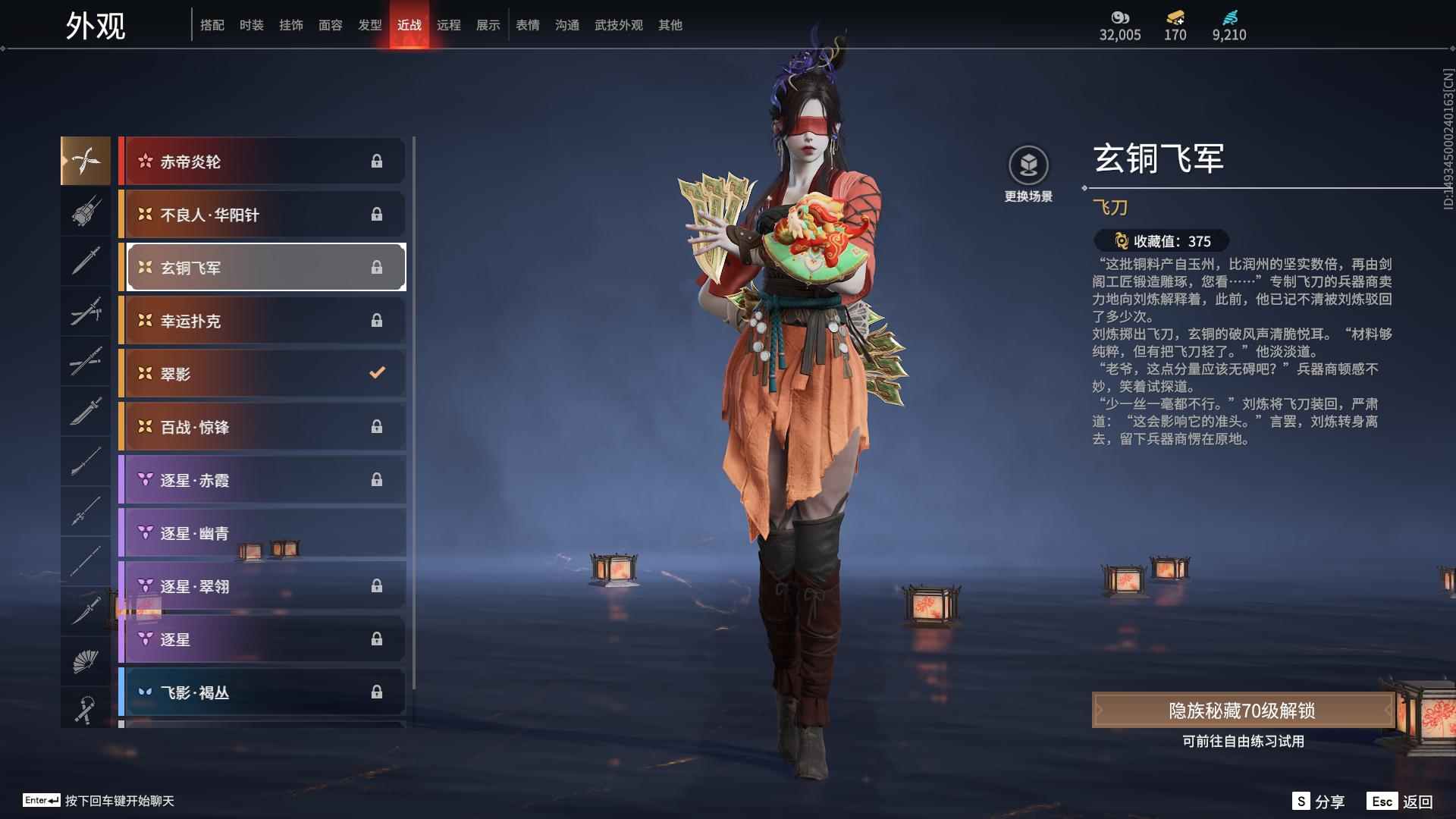The height and width of the screenshot is (819, 1456).
Task: Open the 时装 menu at the top
Action: [x=253, y=24]
